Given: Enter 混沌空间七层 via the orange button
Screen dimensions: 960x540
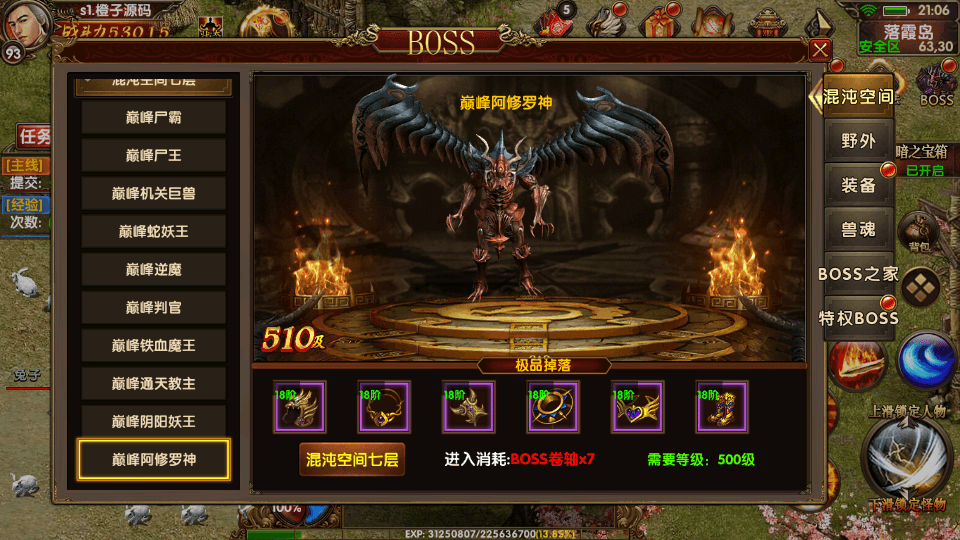Looking at the screenshot, I should tap(352, 460).
